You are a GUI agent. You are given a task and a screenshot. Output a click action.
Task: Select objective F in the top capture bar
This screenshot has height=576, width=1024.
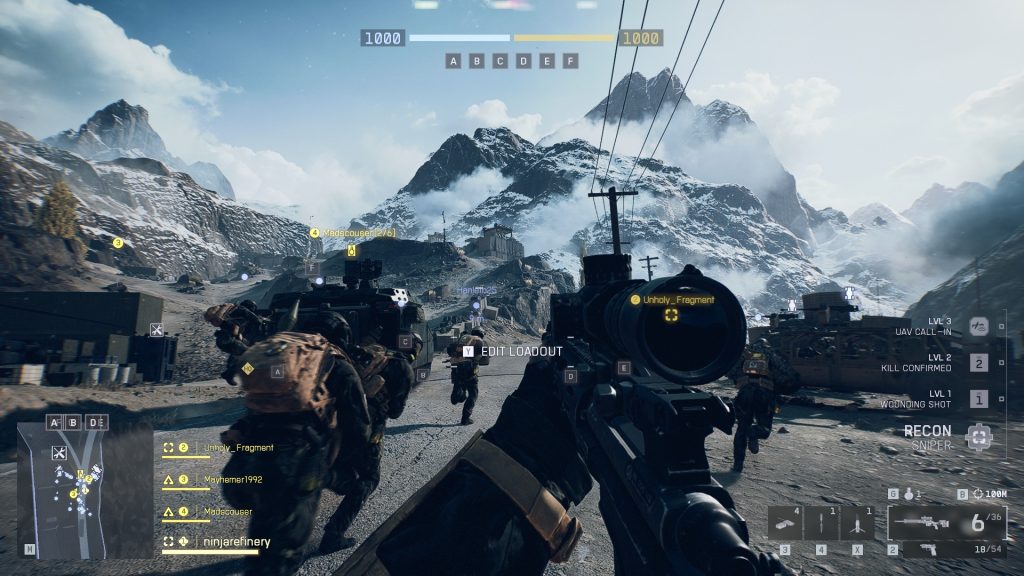tap(570, 61)
